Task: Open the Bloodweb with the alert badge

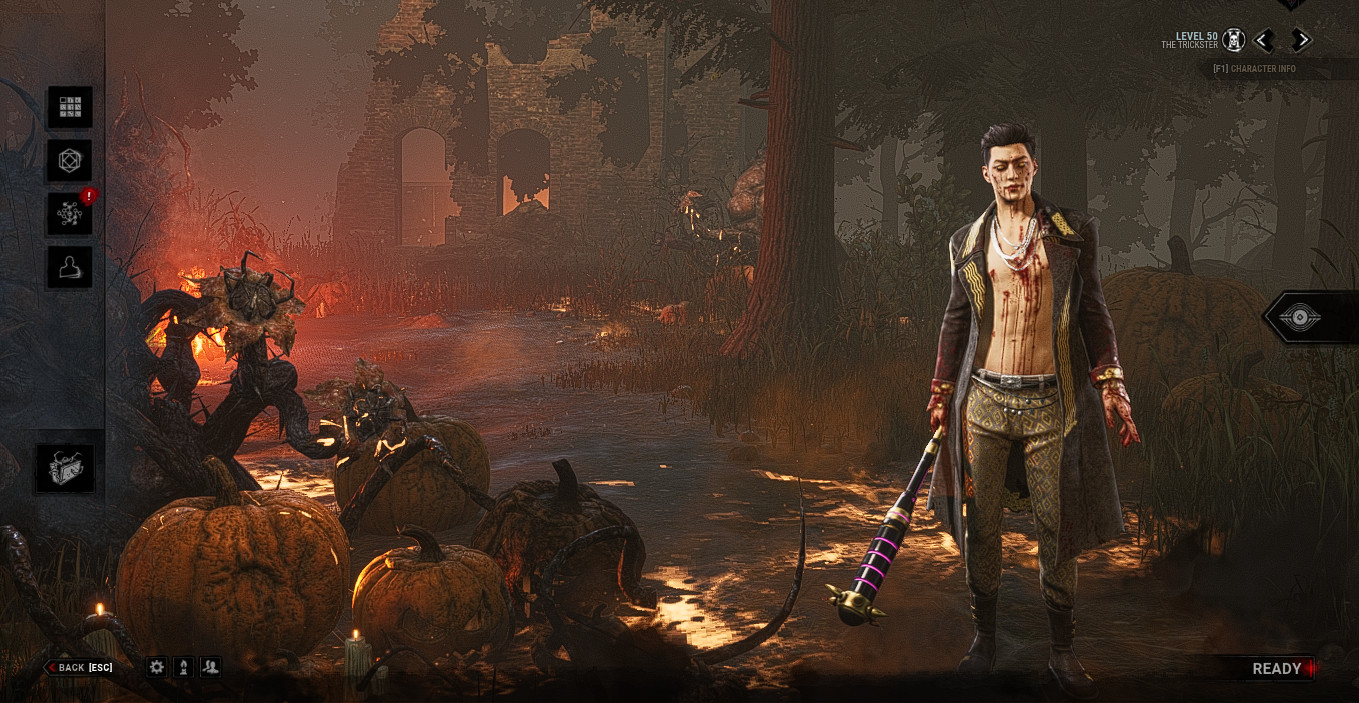Action: (70, 213)
